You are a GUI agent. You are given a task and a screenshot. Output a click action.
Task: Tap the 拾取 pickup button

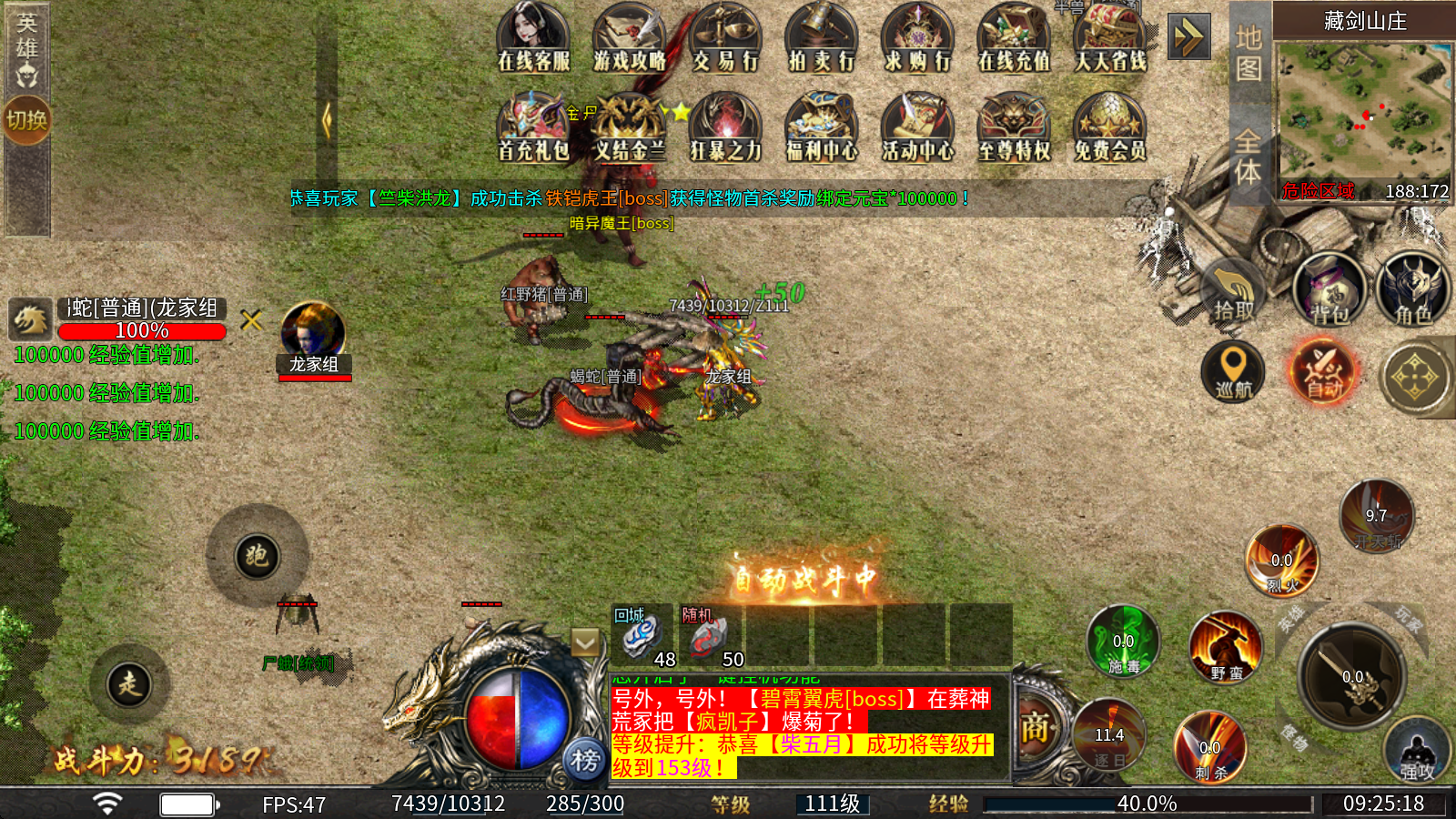pos(1234,291)
